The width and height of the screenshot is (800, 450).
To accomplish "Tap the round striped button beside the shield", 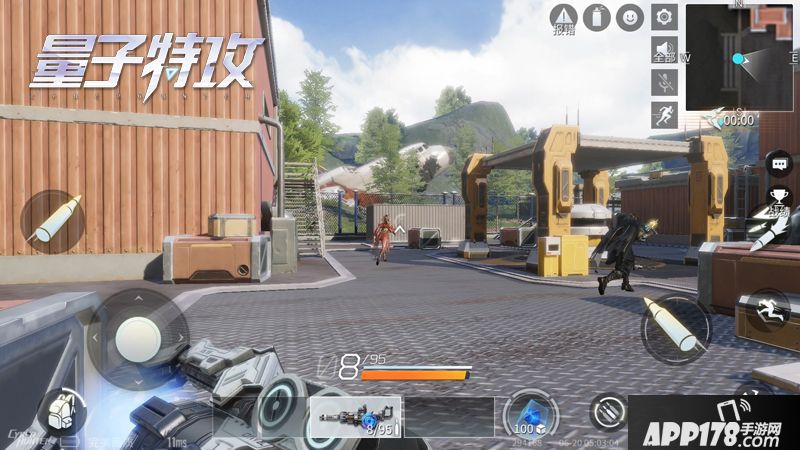I will [x=608, y=411].
